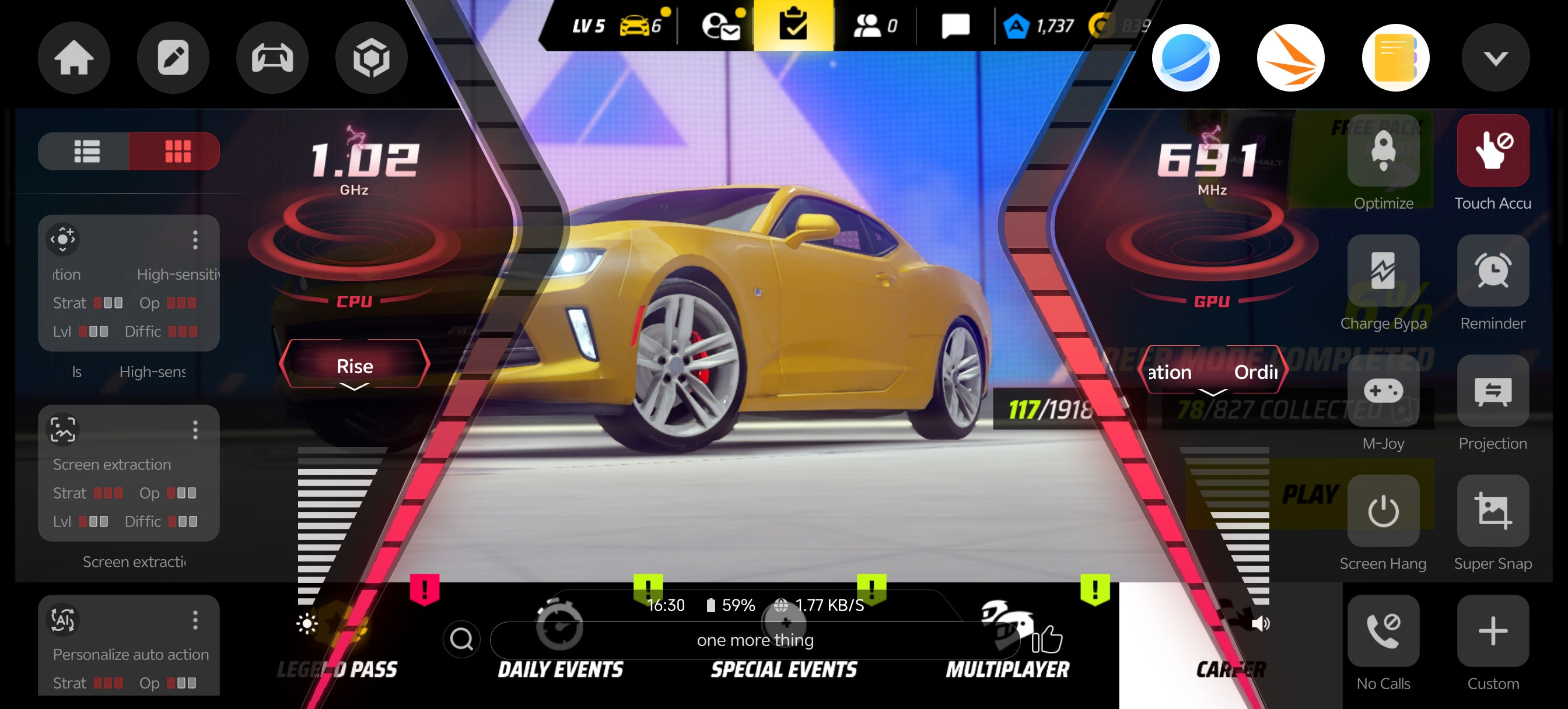Launch the blue planet browser app
Screen dimensions: 1568x709
[1185, 58]
